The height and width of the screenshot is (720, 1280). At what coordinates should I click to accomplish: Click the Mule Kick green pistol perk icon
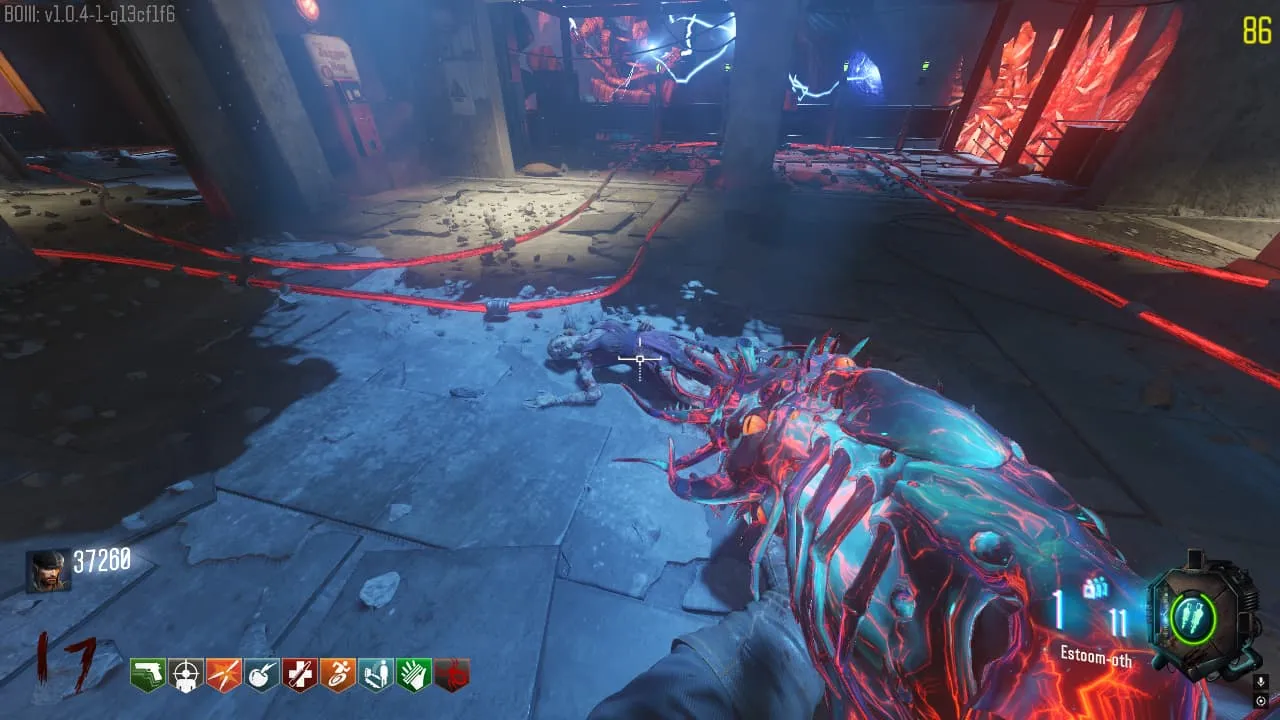pyautogui.click(x=148, y=675)
